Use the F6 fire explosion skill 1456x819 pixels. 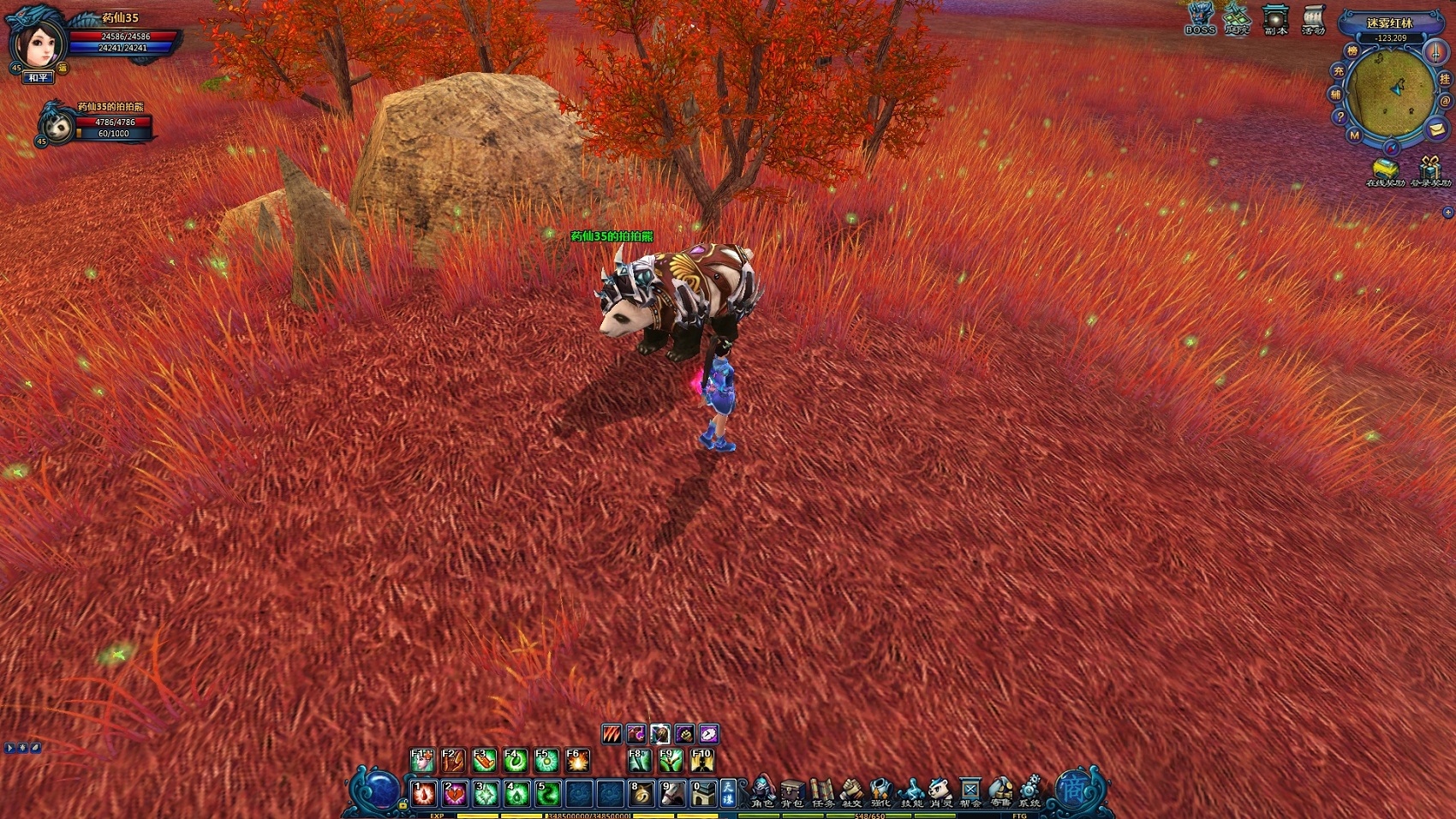[576, 760]
